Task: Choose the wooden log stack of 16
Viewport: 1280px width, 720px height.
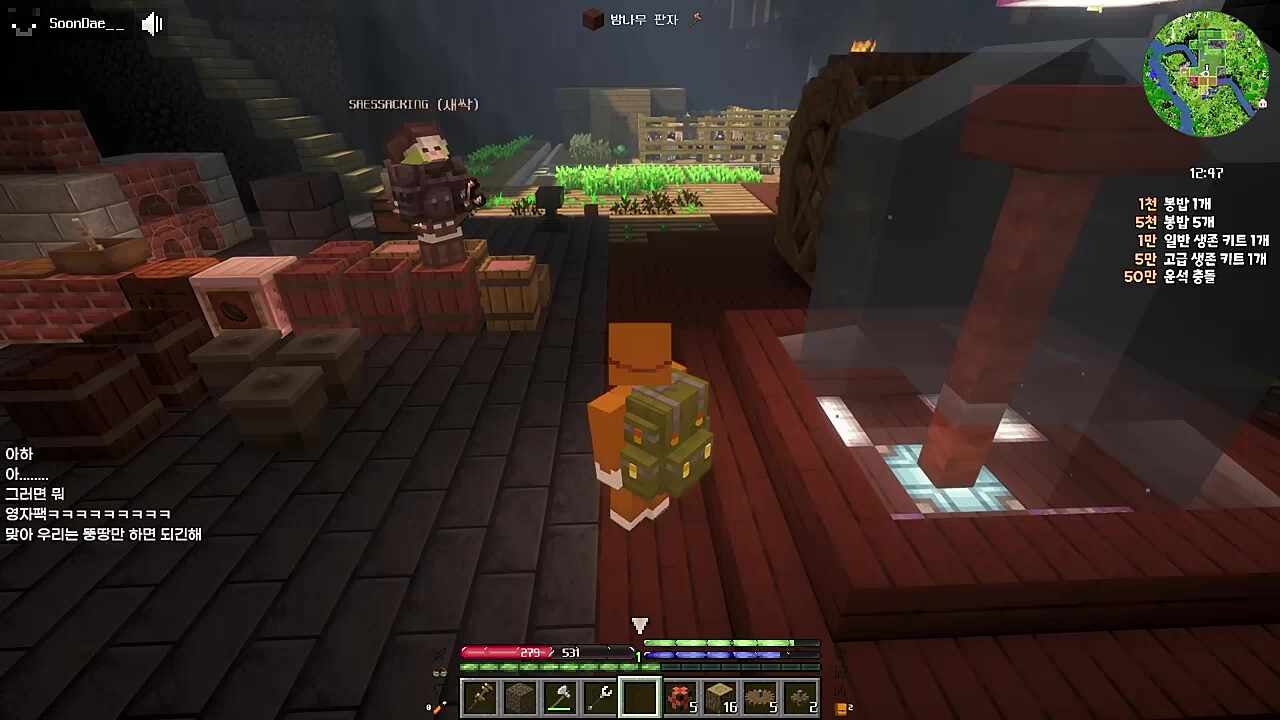Action: click(x=721, y=697)
